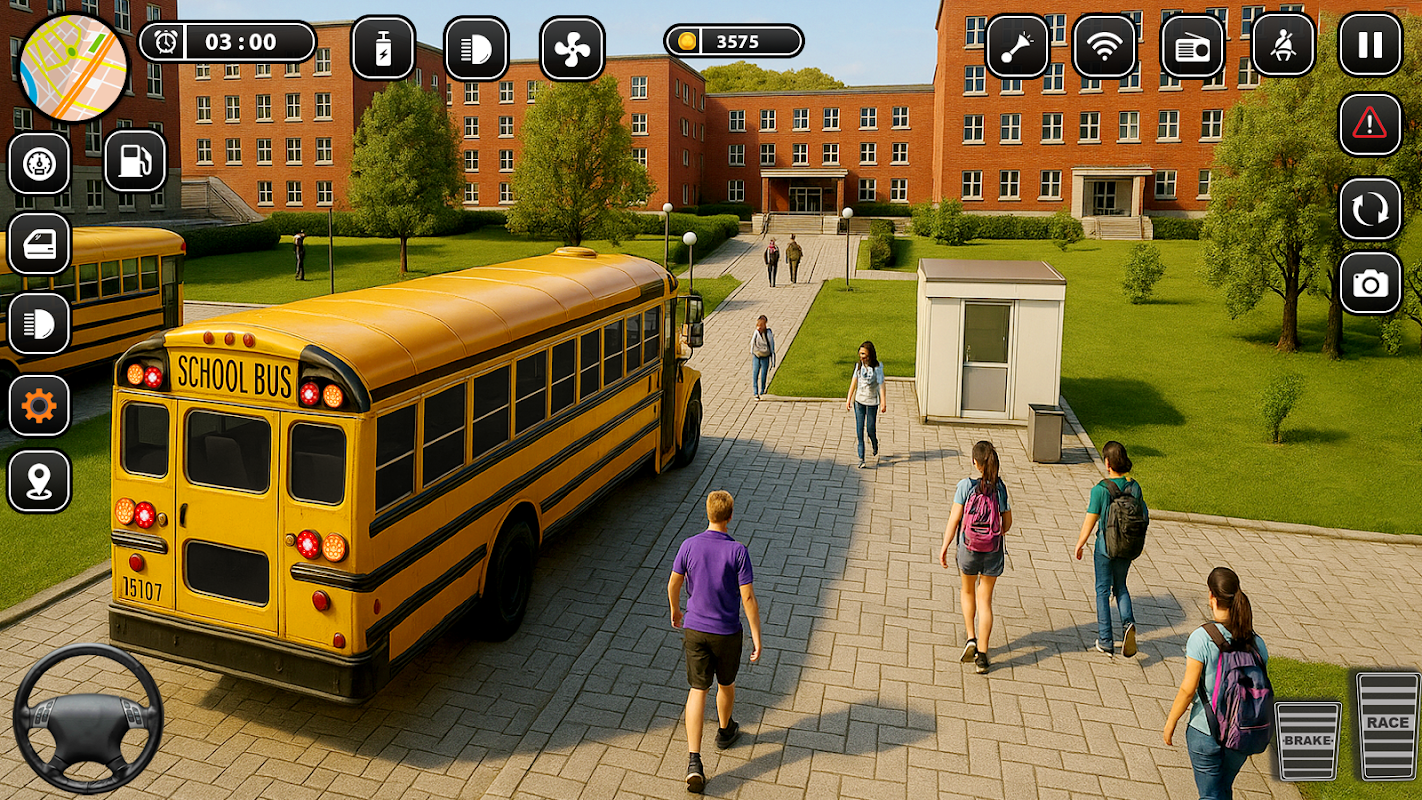1422x800 pixels.
Task: Click the circular arrows rotate button
Action: [x=1370, y=208]
